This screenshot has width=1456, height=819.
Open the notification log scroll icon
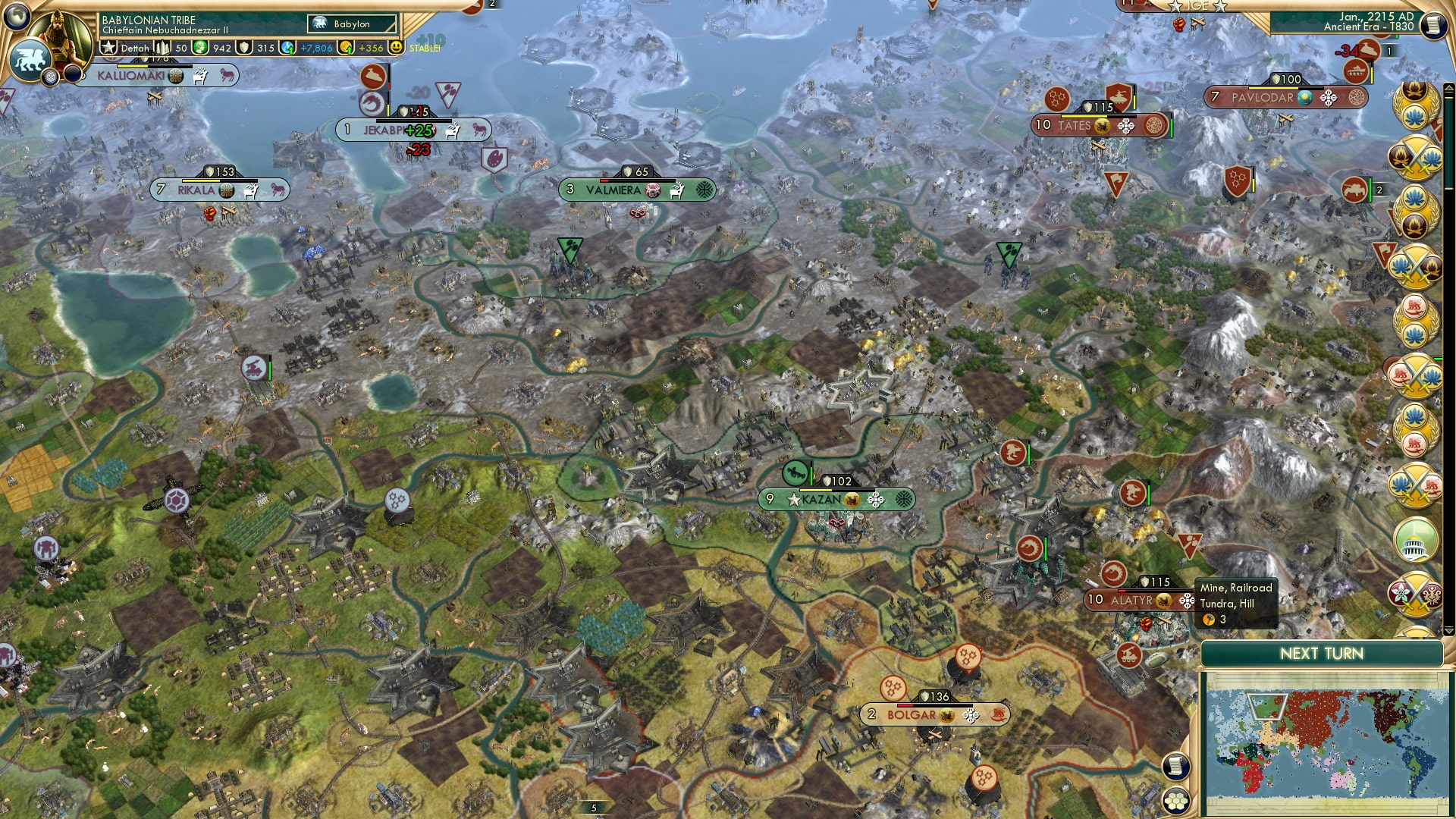click(x=1177, y=767)
